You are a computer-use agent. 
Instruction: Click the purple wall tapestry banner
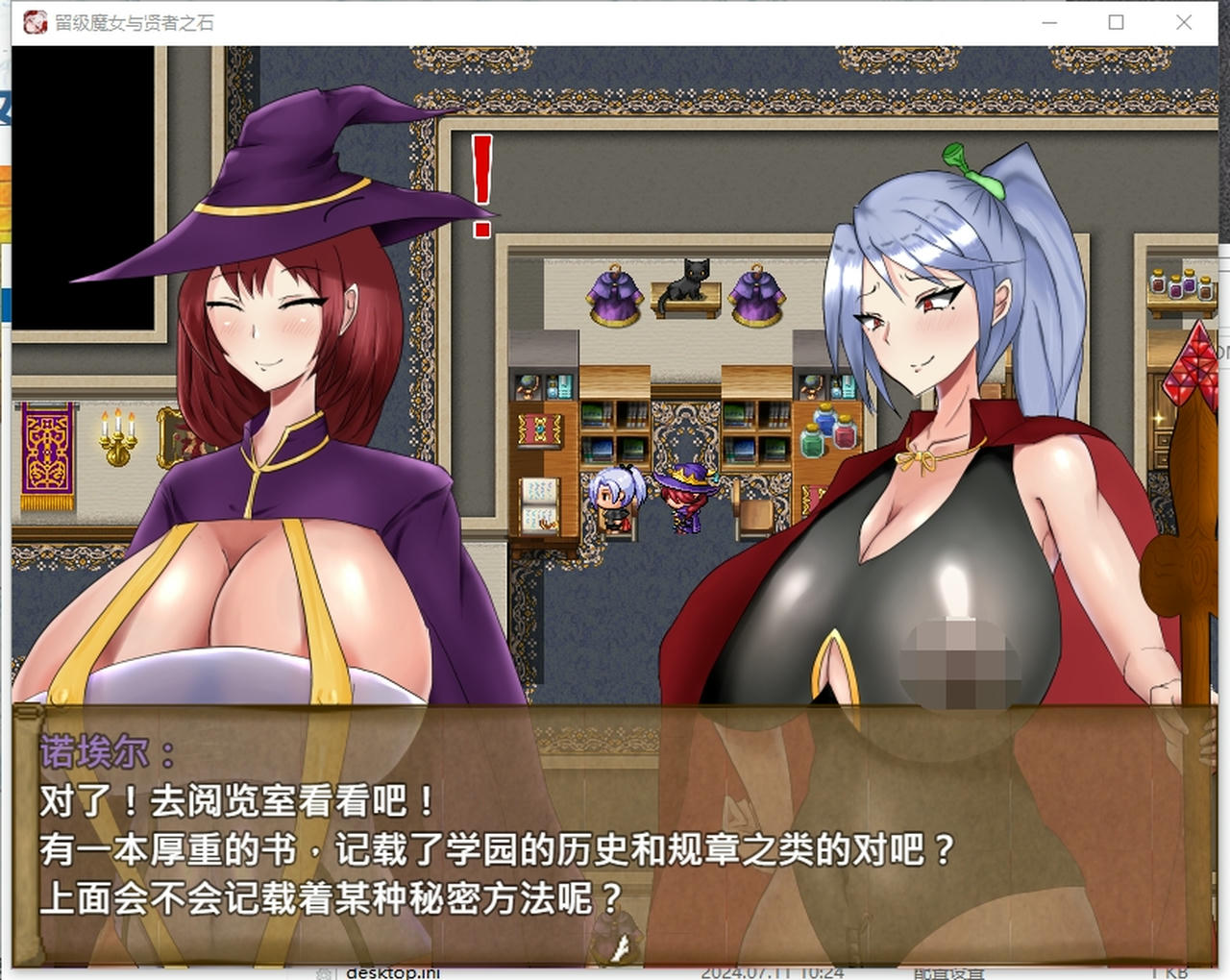47,450
